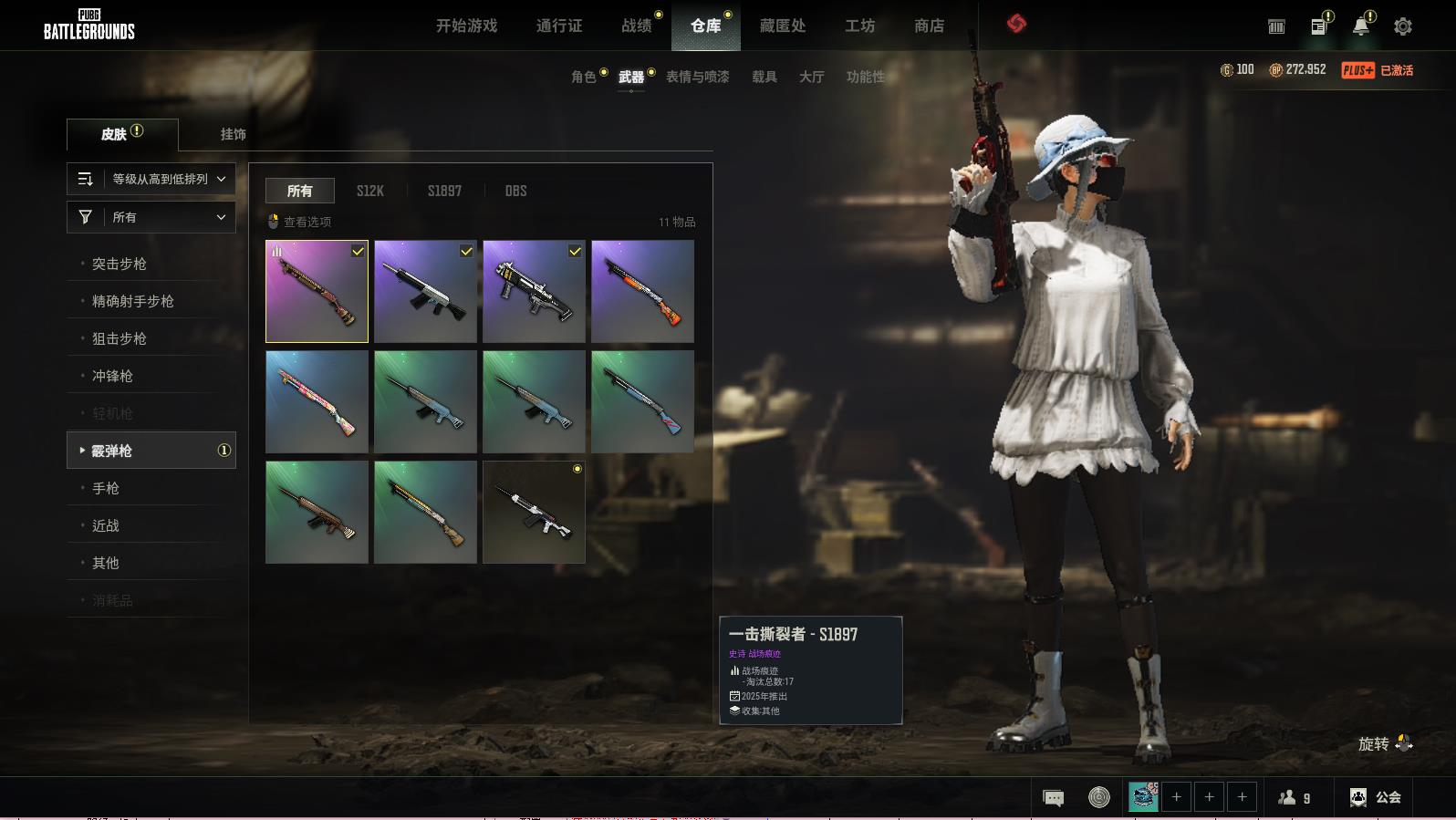Screen dimensions: 1456x820
Task: Open the 等级从高到低排列 sort dropdown
Action: [x=151, y=179]
